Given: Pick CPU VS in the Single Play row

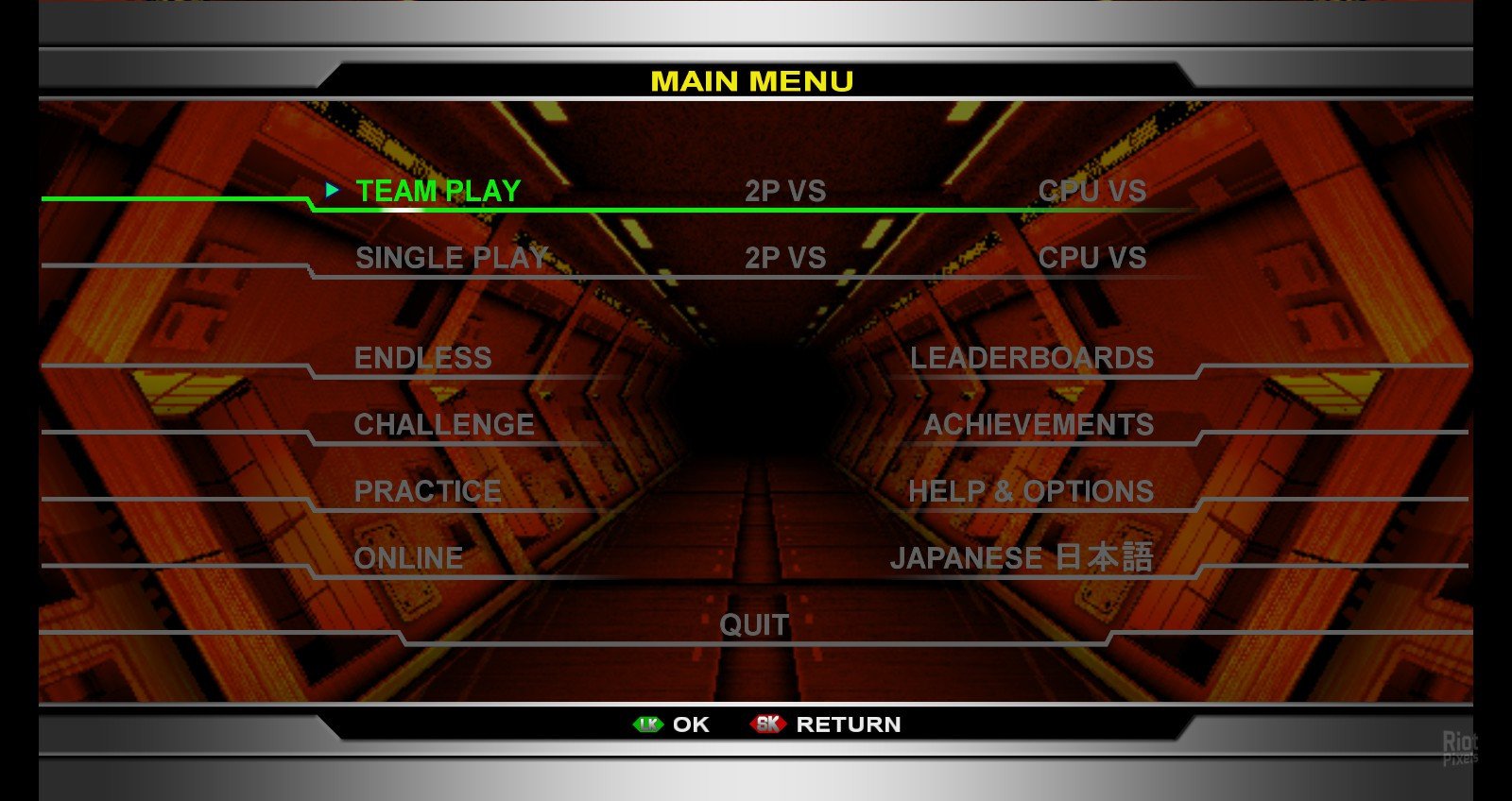Looking at the screenshot, I should (1091, 258).
